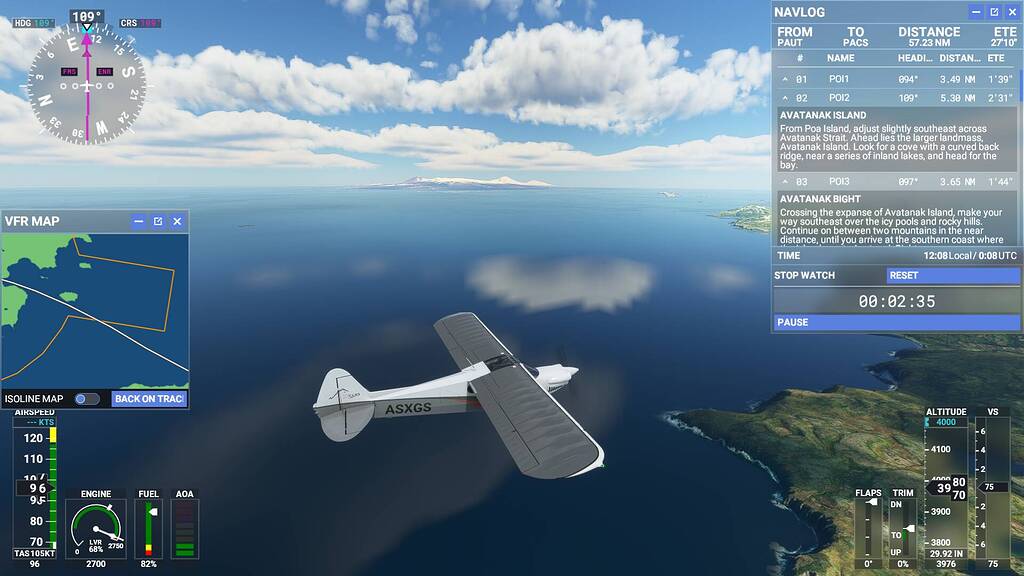
Task: Close the VFR Map window
Action: pos(177,221)
